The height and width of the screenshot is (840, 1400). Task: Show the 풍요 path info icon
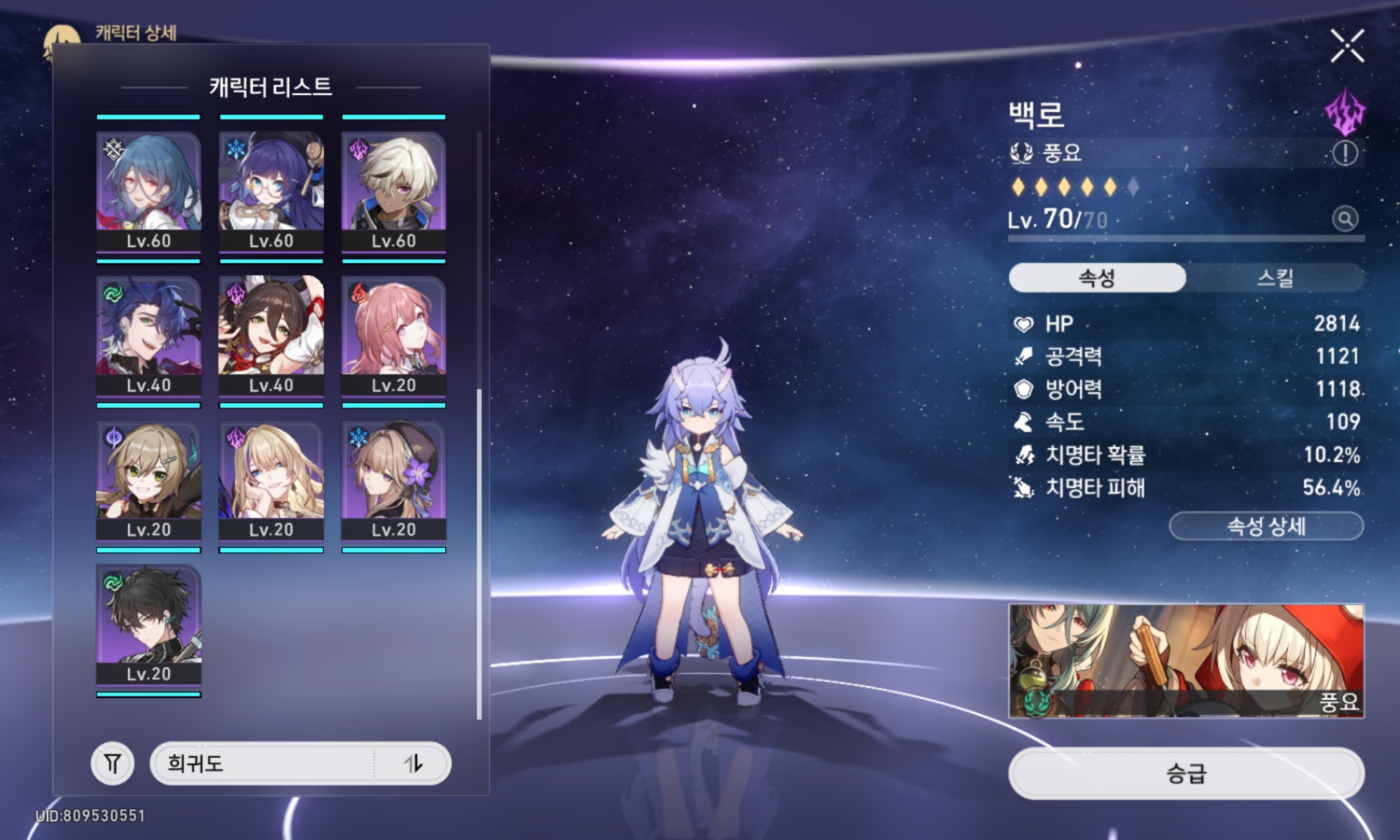coord(1345,153)
